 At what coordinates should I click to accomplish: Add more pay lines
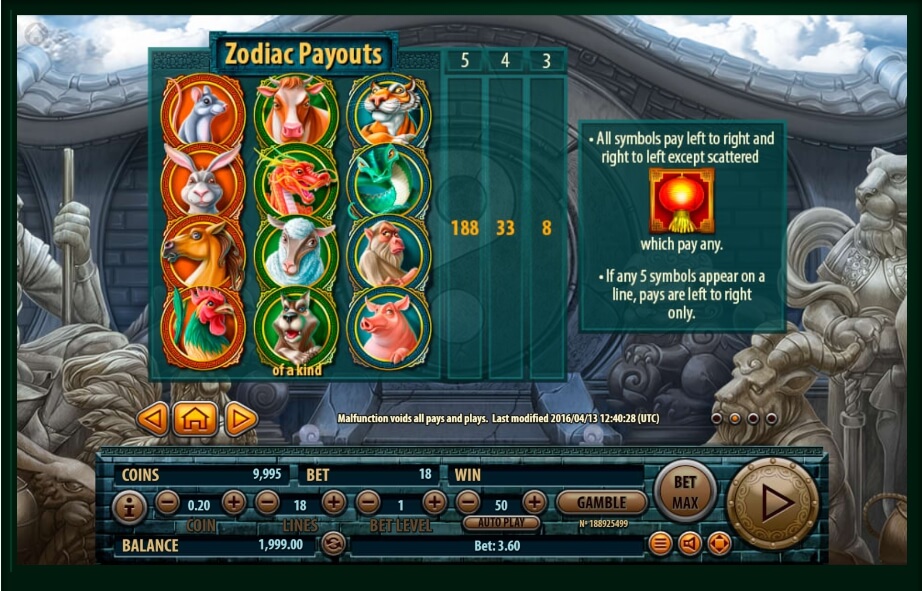(334, 502)
